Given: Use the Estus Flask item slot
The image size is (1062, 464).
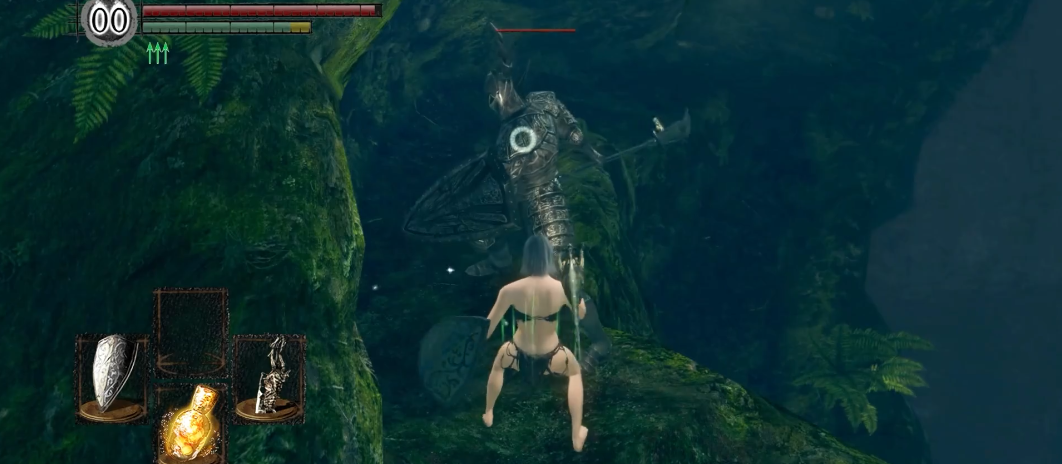Looking at the screenshot, I should 190,425.
